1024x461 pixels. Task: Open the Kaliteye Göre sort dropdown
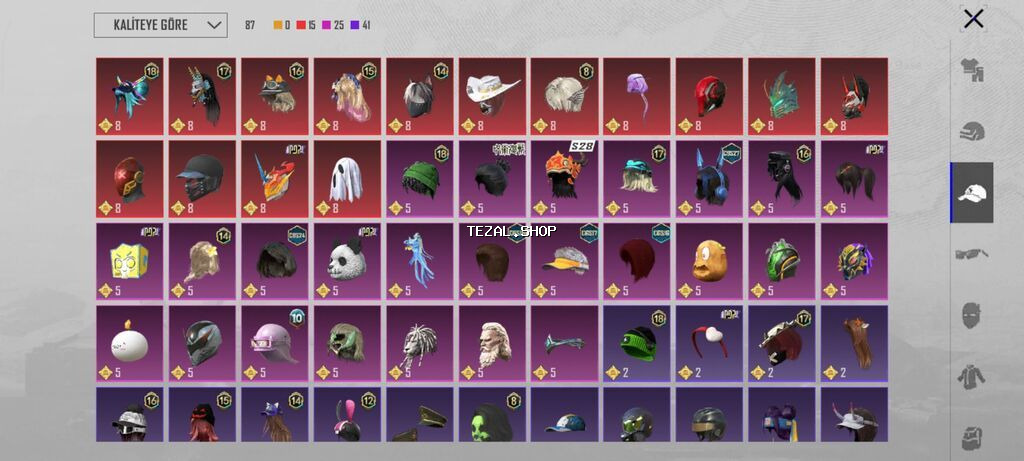tap(160, 25)
